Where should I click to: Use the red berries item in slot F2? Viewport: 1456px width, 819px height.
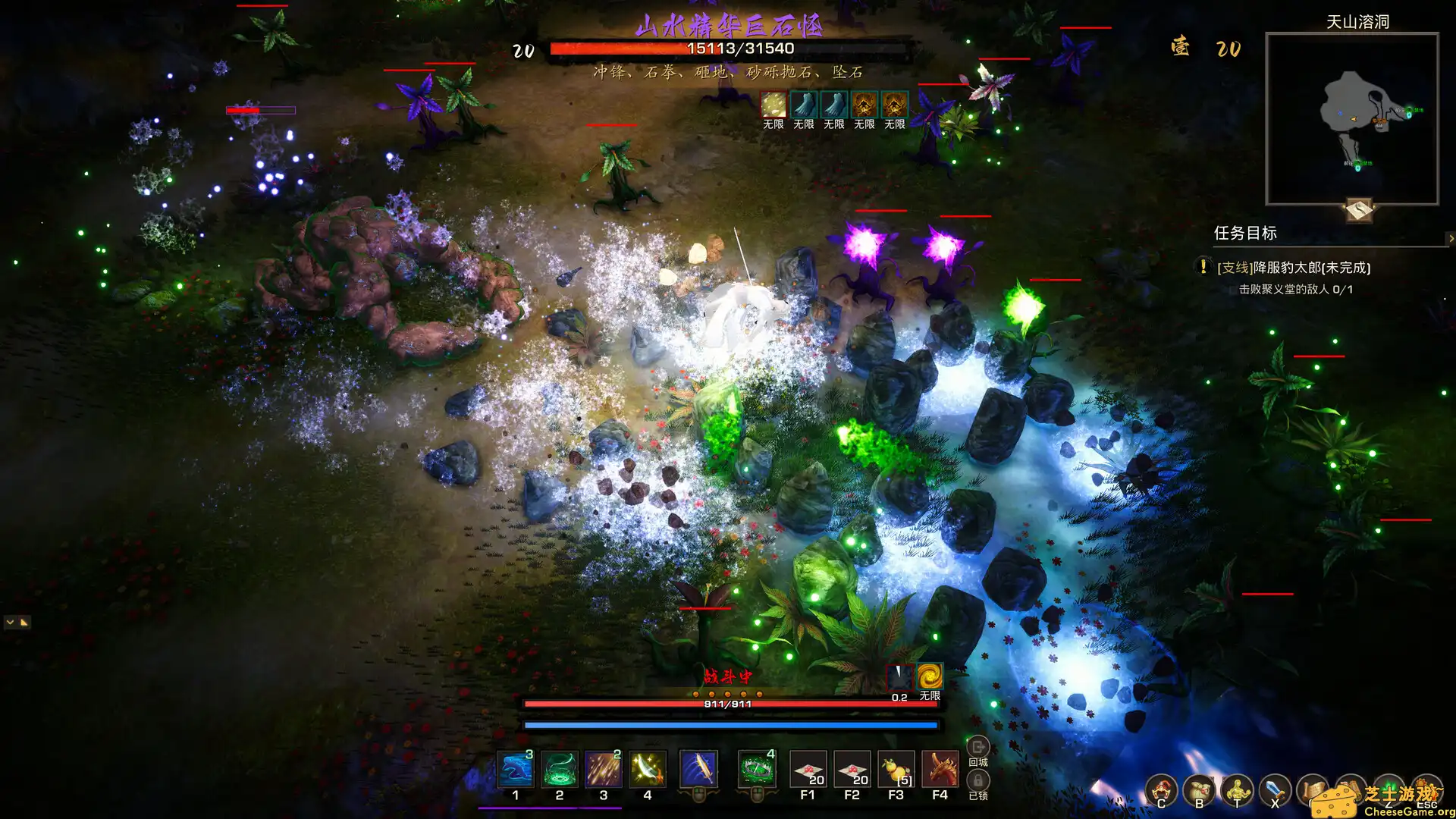(852, 770)
